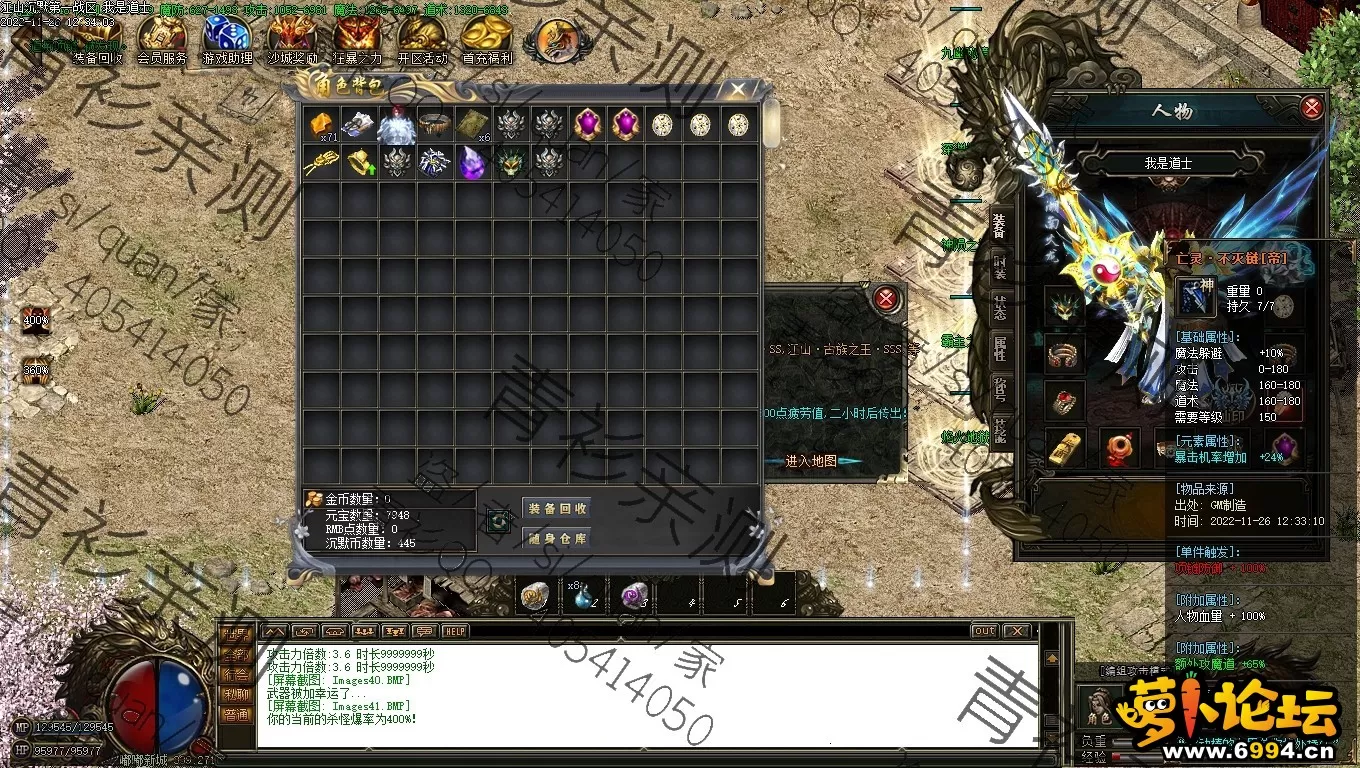Open 首充福利 gold ingot icon

pos(487,40)
